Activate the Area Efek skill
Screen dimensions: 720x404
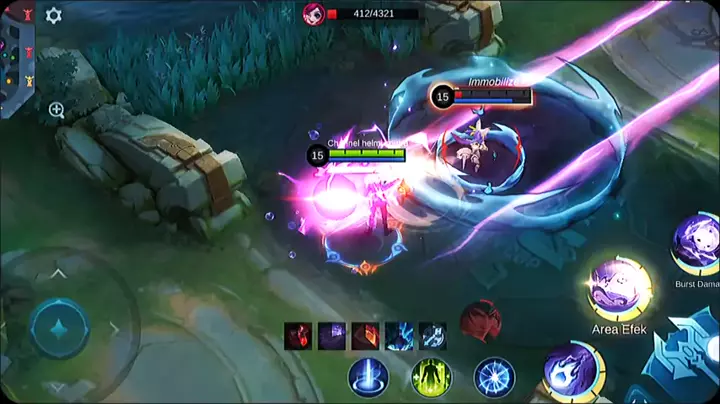click(x=619, y=288)
